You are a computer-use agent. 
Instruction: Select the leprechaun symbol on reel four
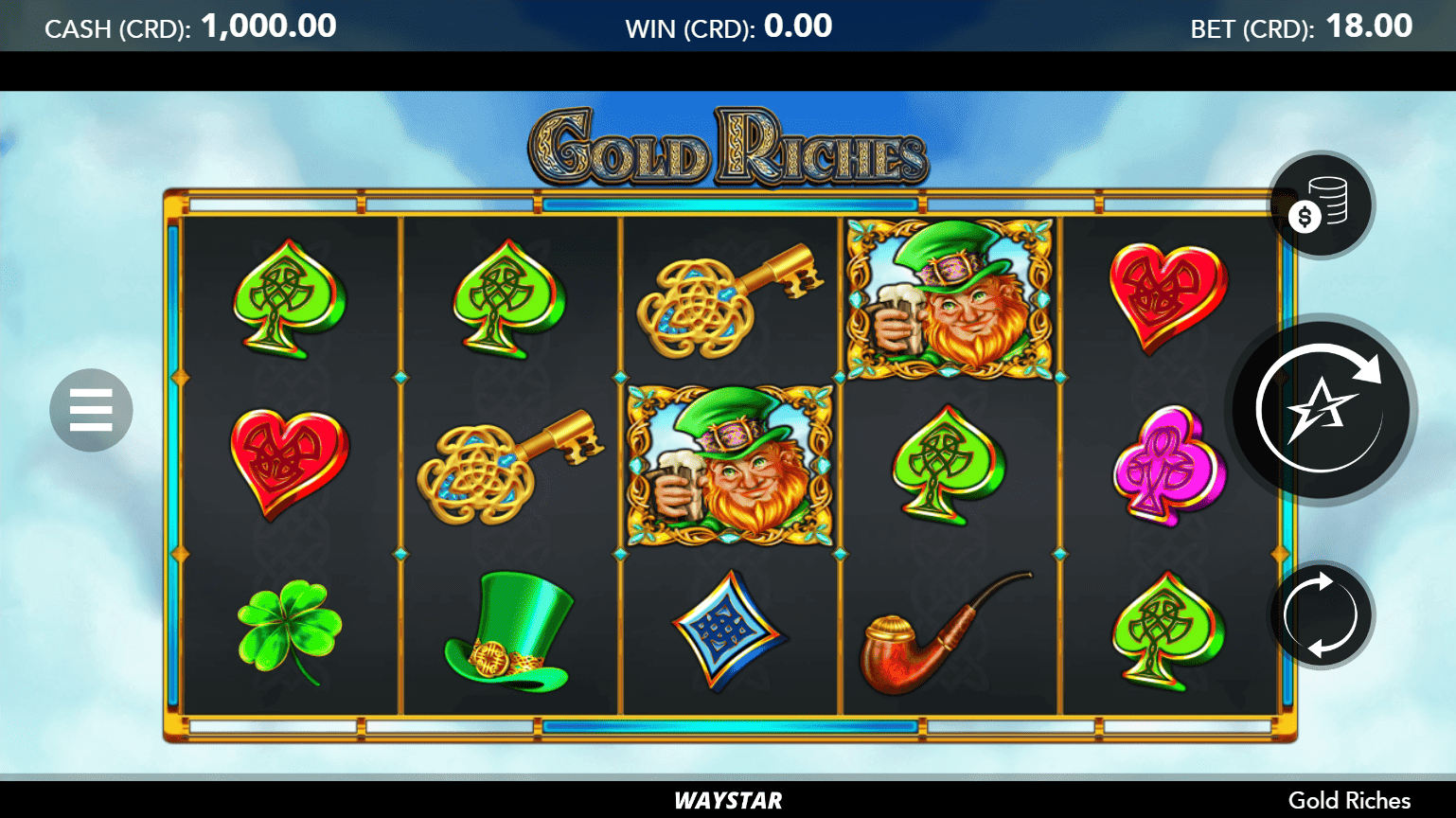click(950, 296)
